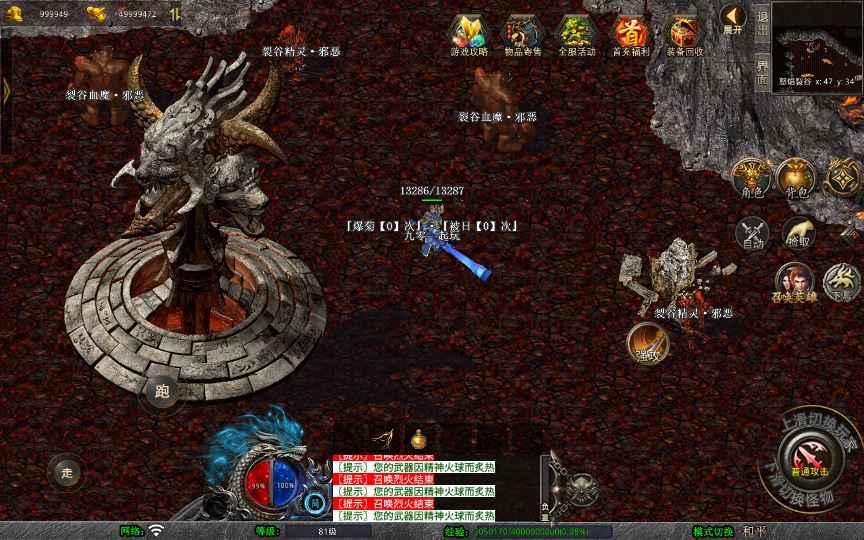Open the 游戏攻略 game guide
Viewport: 864px width, 540px height.
click(467, 34)
